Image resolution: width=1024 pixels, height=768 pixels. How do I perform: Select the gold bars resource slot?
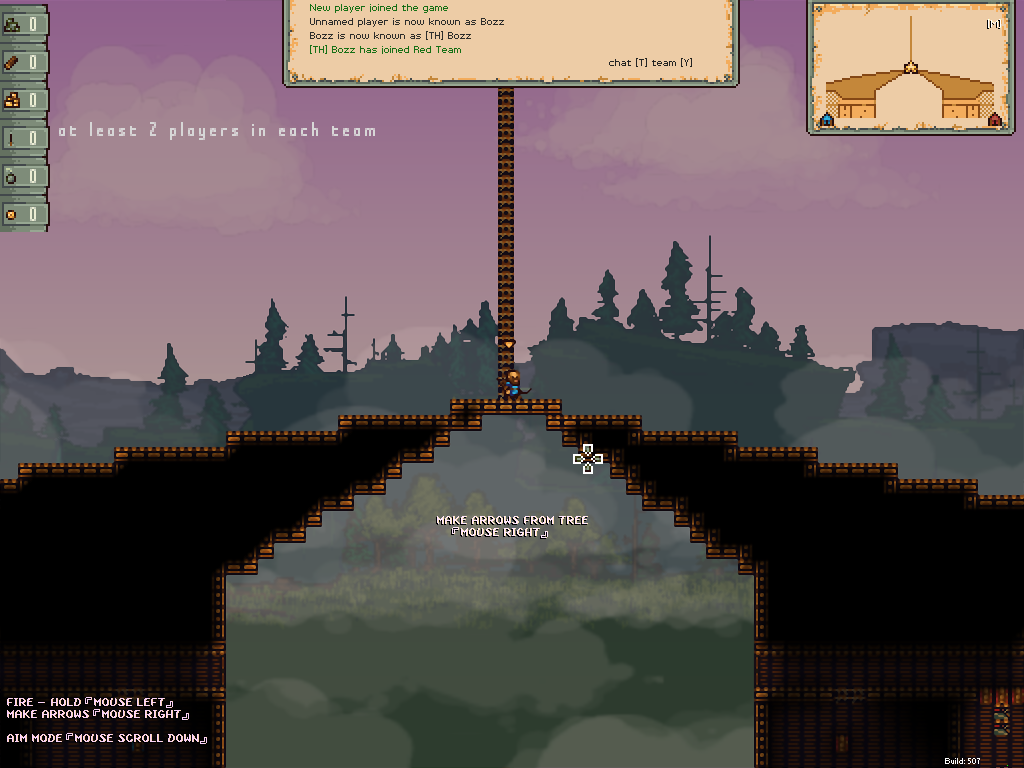click(23, 100)
